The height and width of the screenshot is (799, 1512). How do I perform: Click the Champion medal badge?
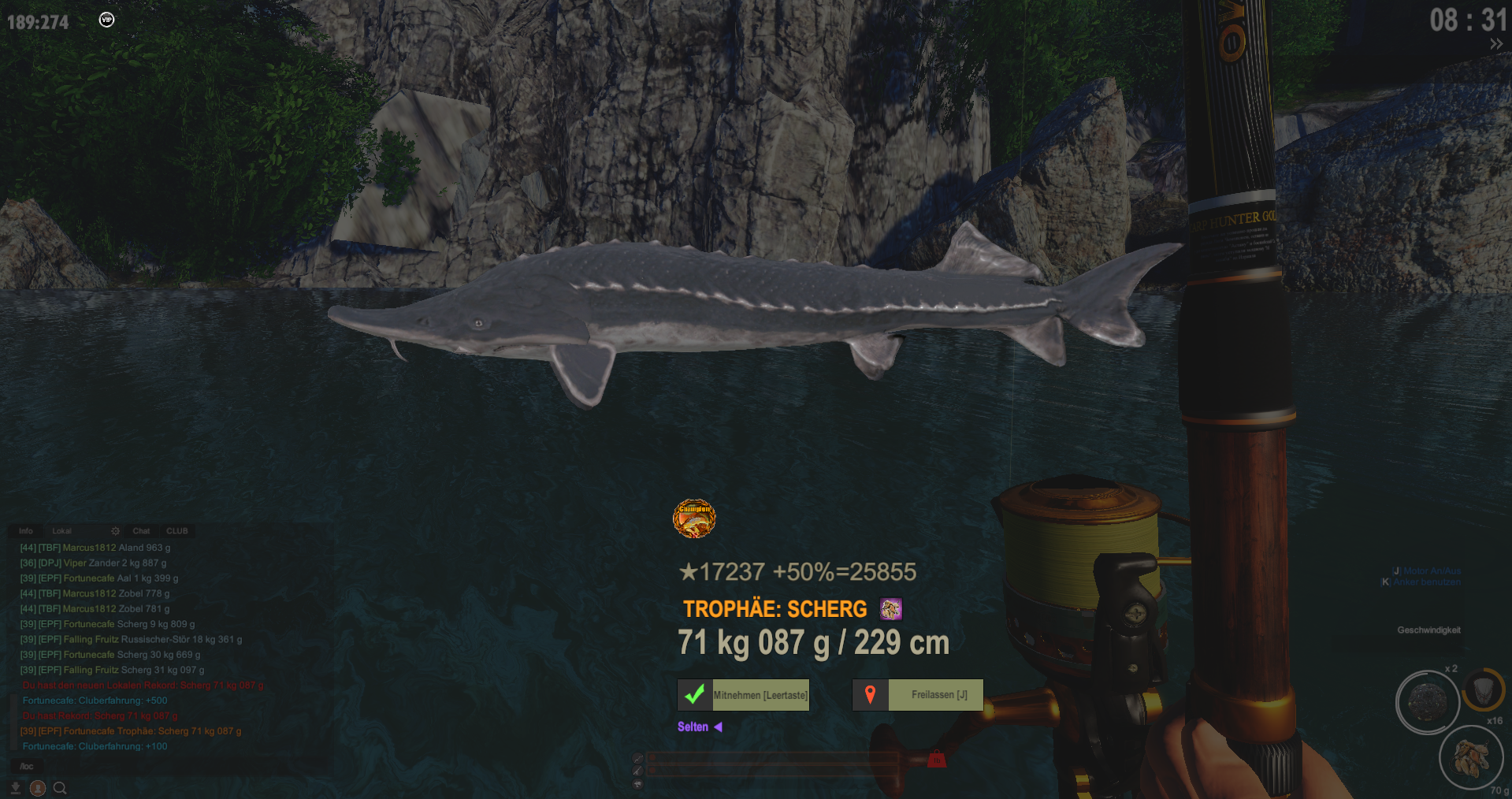[x=693, y=518]
